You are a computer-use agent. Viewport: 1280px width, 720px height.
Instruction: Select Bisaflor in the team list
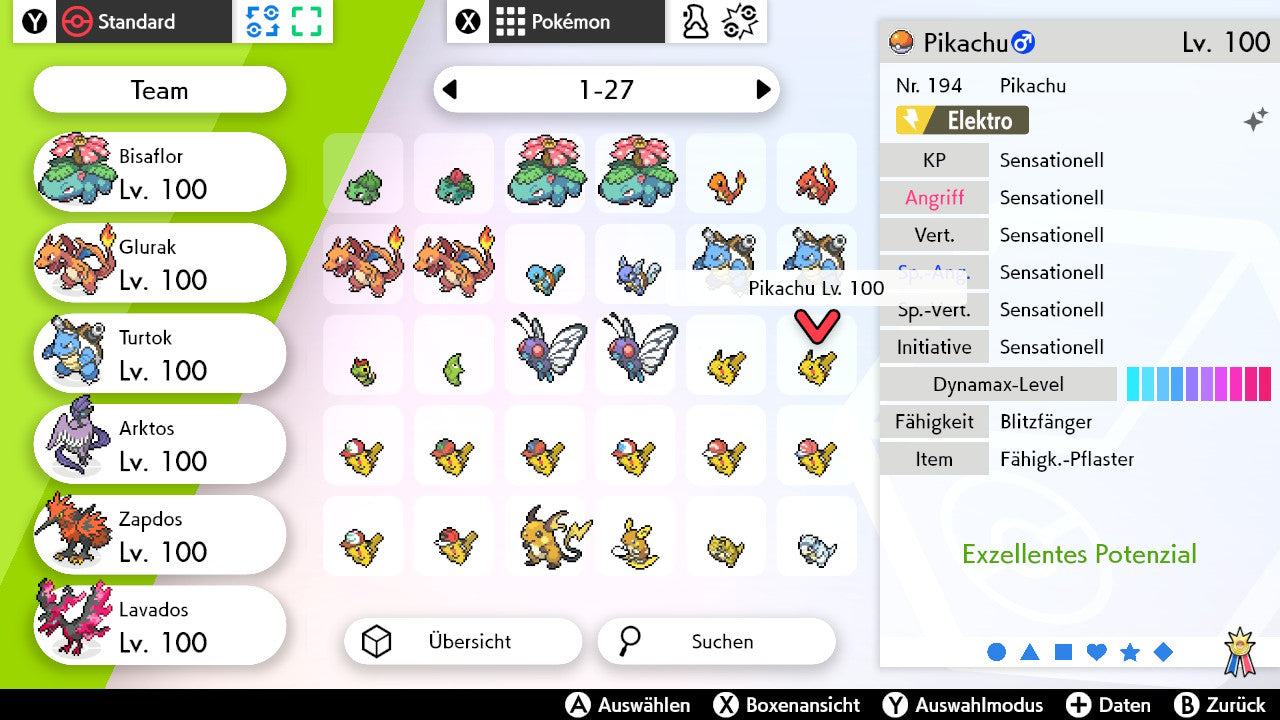coord(160,172)
